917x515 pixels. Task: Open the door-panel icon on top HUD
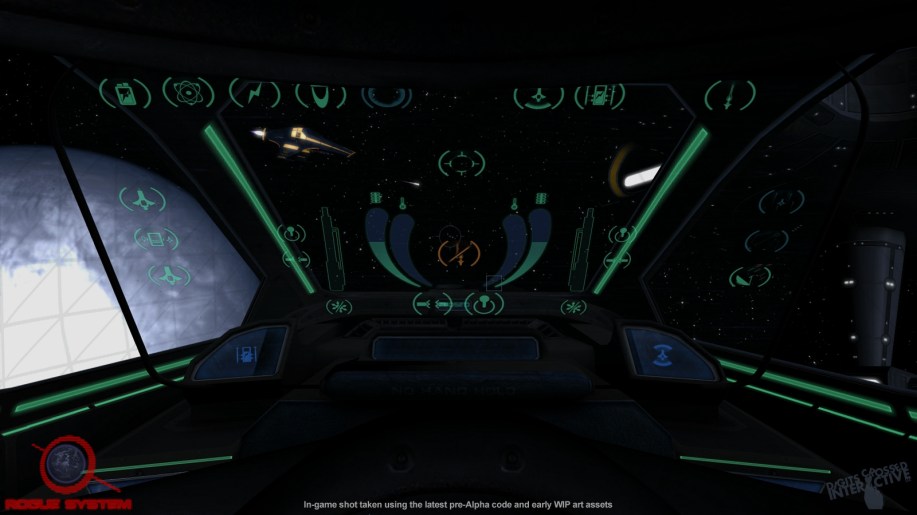[x=598, y=96]
